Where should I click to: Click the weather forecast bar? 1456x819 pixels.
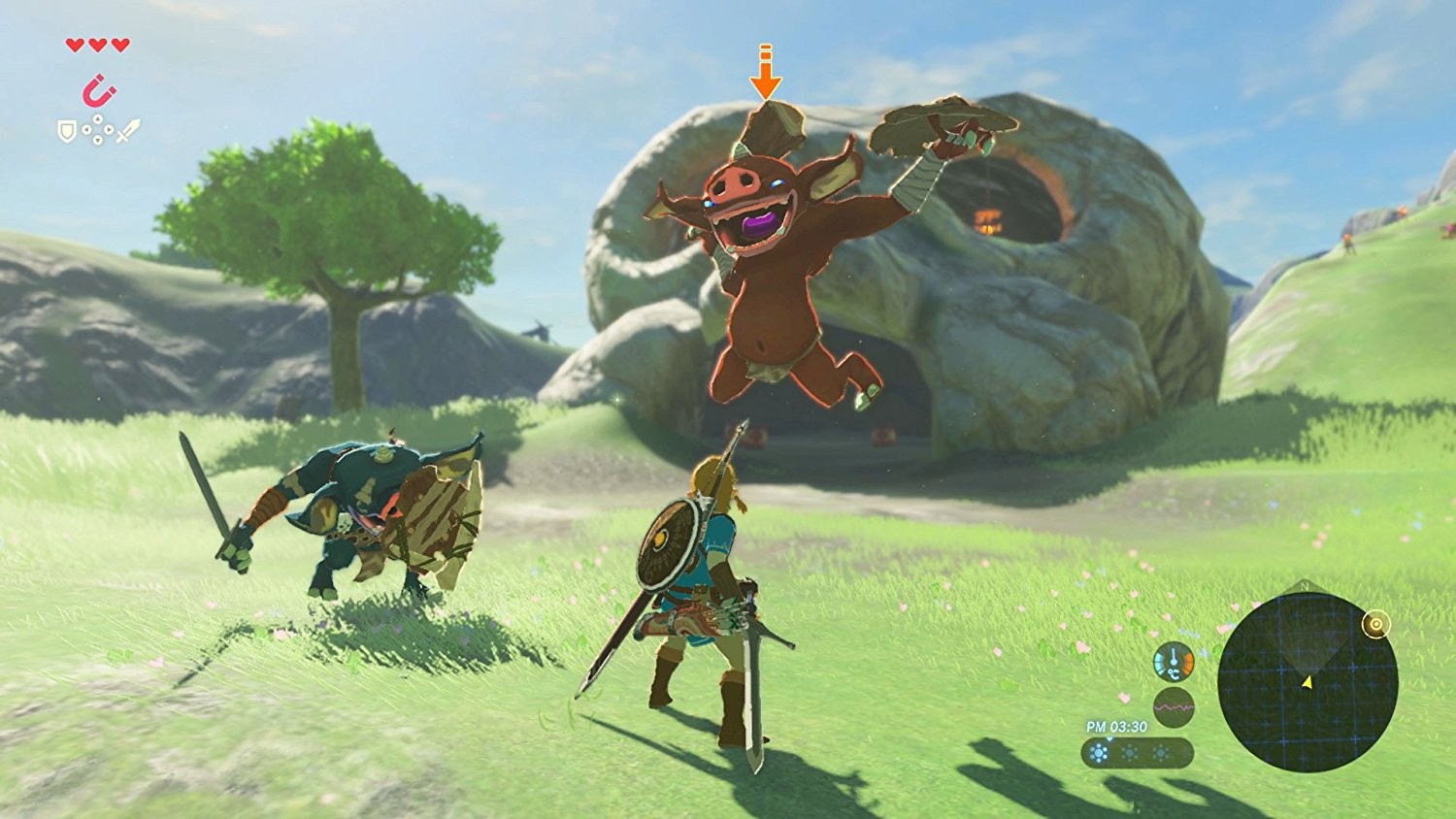pyautogui.click(x=1138, y=753)
